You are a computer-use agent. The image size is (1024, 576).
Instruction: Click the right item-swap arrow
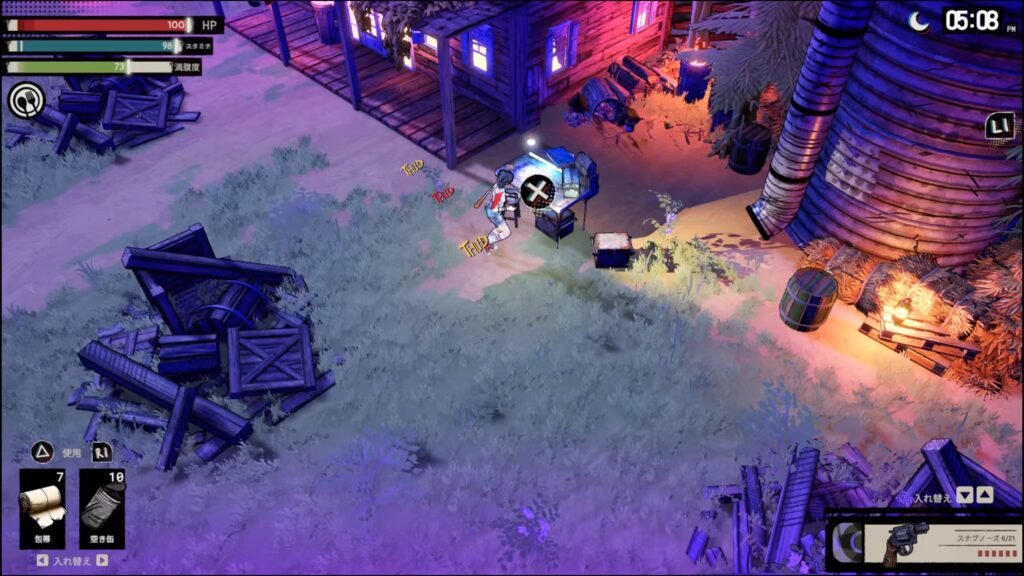(x=102, y=561)
